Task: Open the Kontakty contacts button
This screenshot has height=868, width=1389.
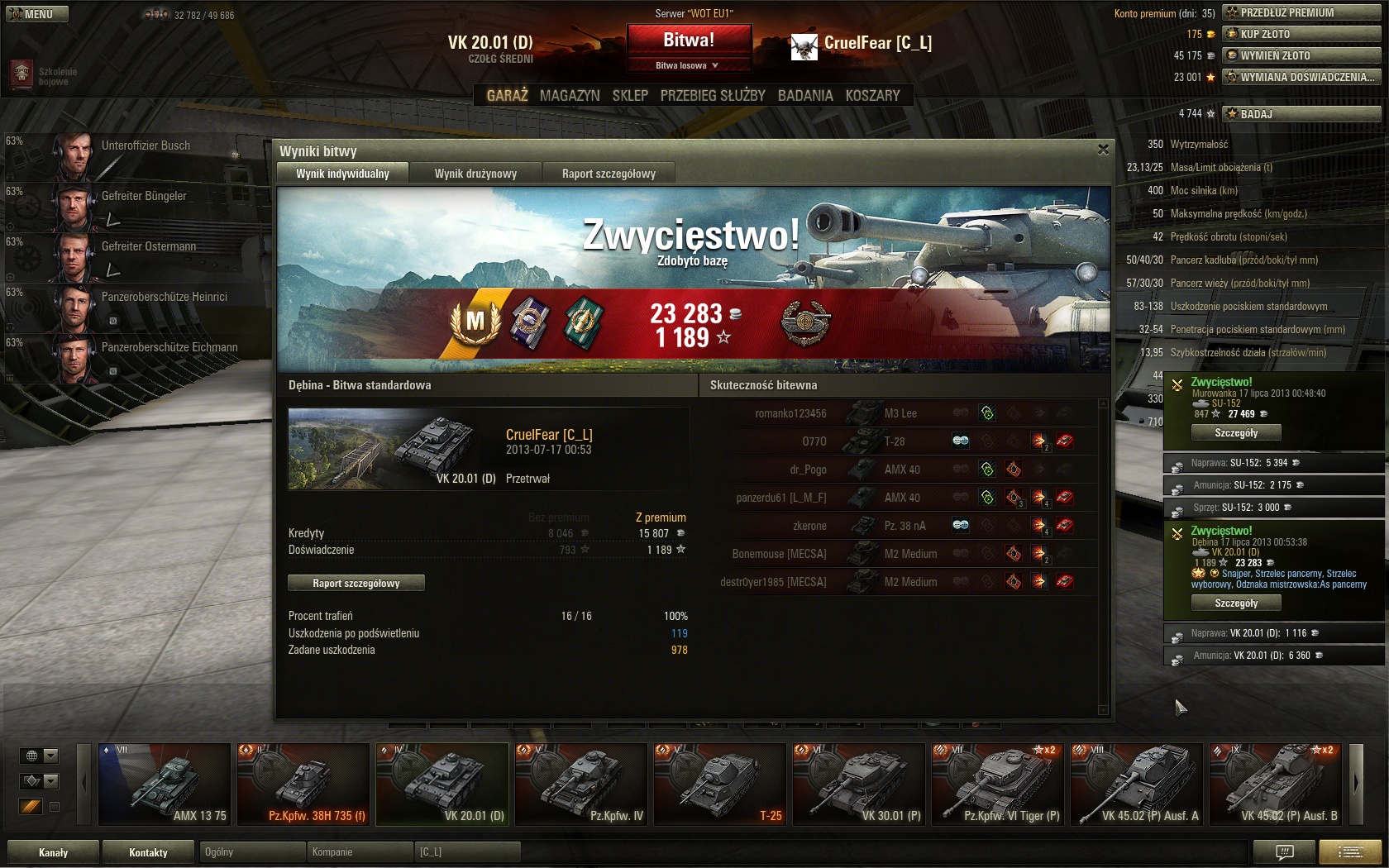Action: point(148,852)
